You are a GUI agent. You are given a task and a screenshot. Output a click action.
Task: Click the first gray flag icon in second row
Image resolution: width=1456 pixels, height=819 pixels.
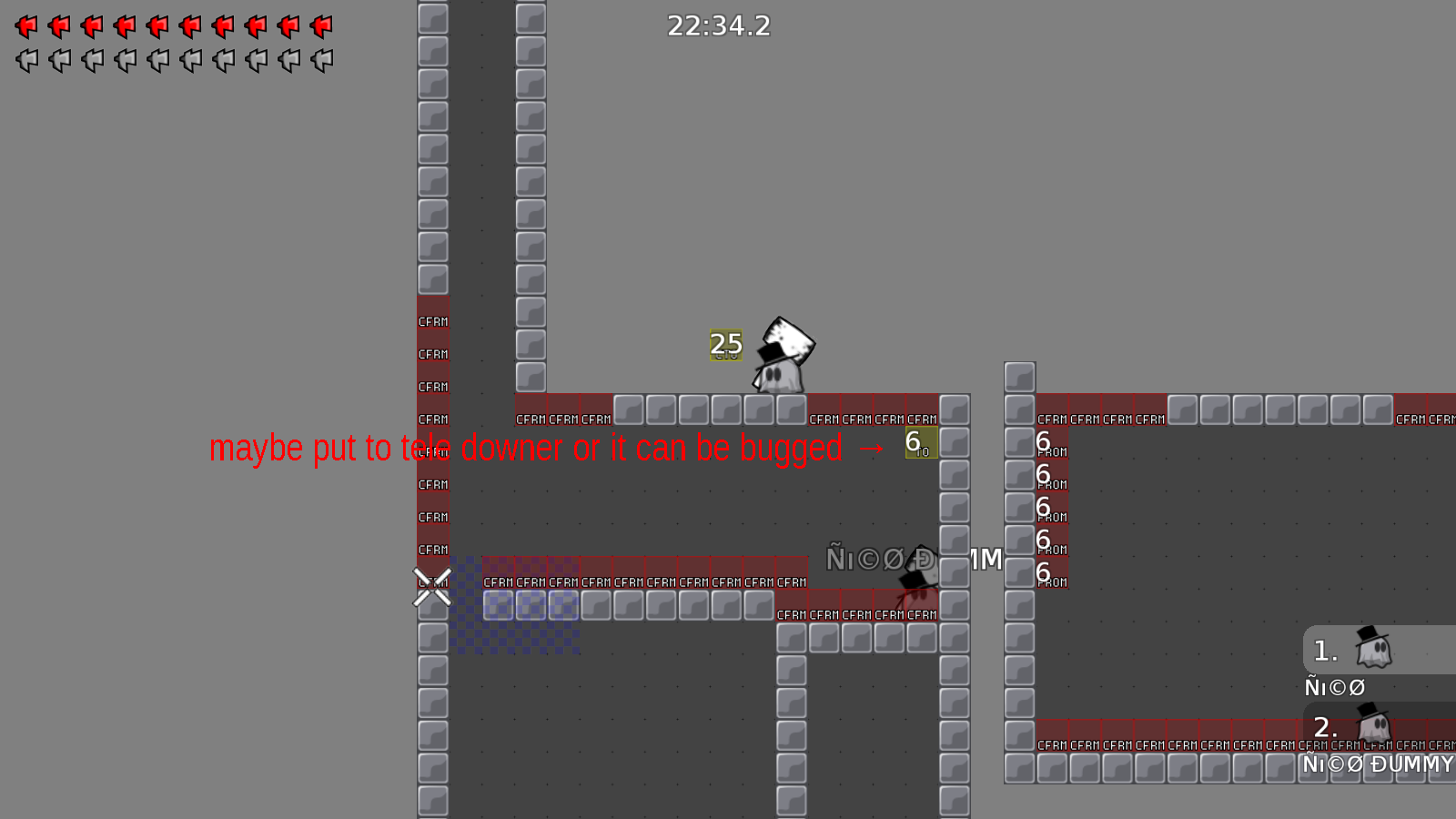[x=25, y=60]
